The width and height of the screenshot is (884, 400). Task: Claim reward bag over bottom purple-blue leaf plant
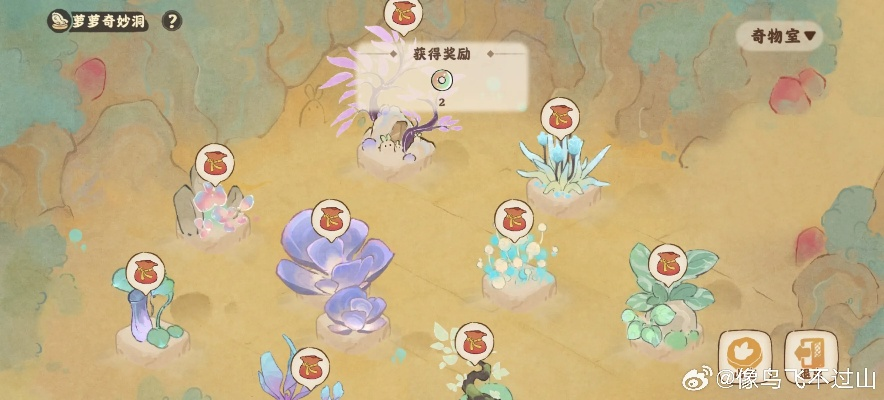[310, 366]
